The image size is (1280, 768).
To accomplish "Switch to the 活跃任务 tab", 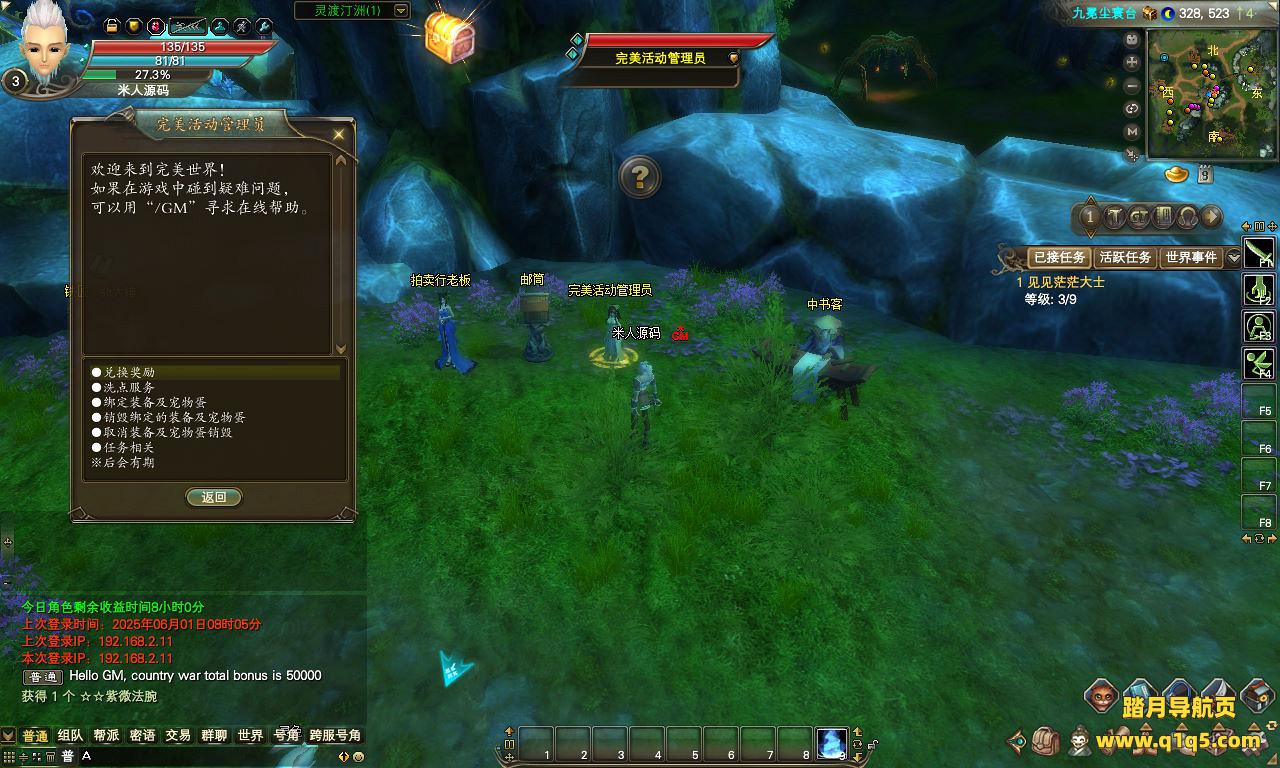I will click(x=1125, y=257).
